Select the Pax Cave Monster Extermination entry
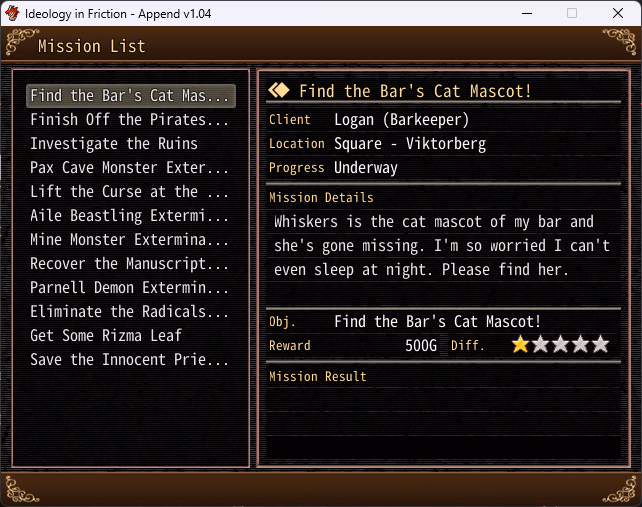 (130, 168)
